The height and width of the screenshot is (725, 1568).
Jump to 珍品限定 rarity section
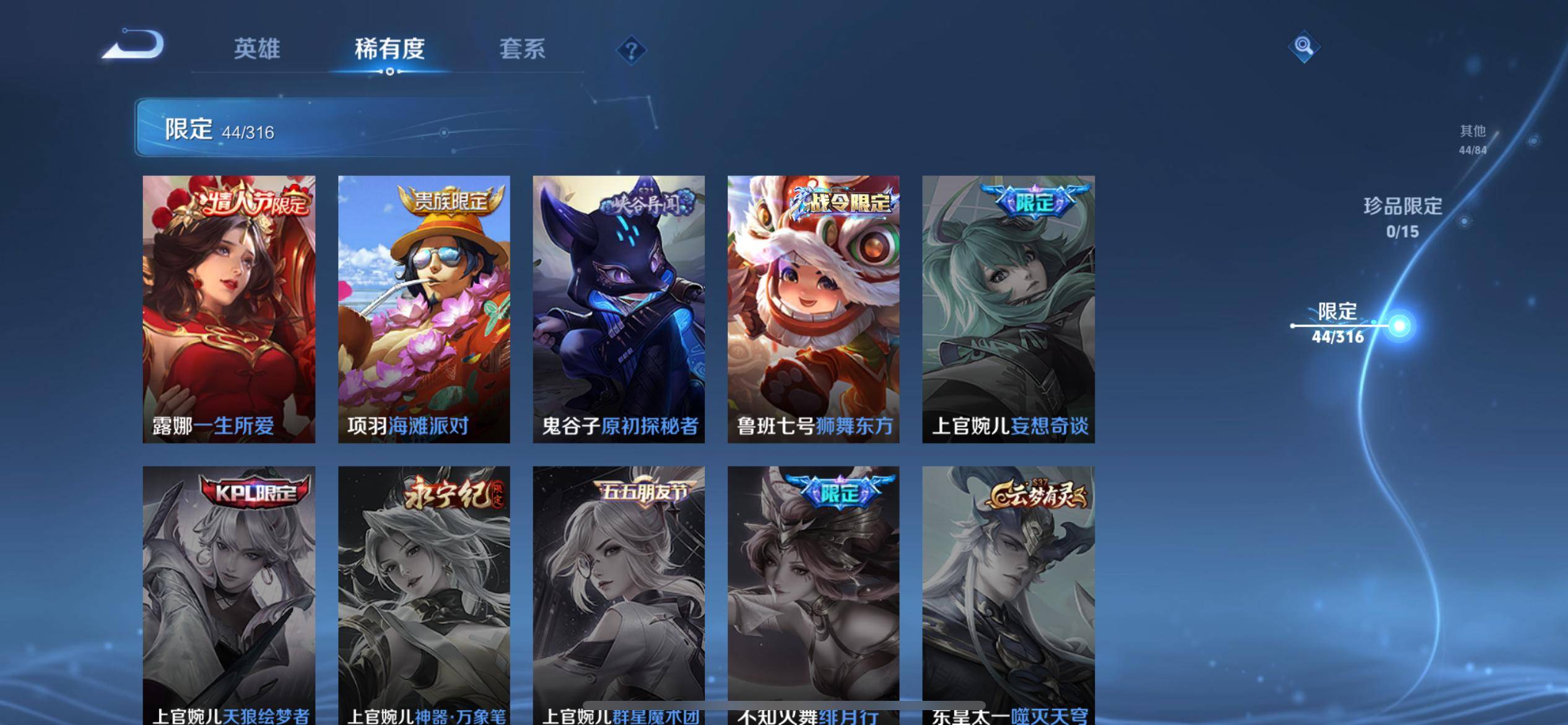(1403, 217)
